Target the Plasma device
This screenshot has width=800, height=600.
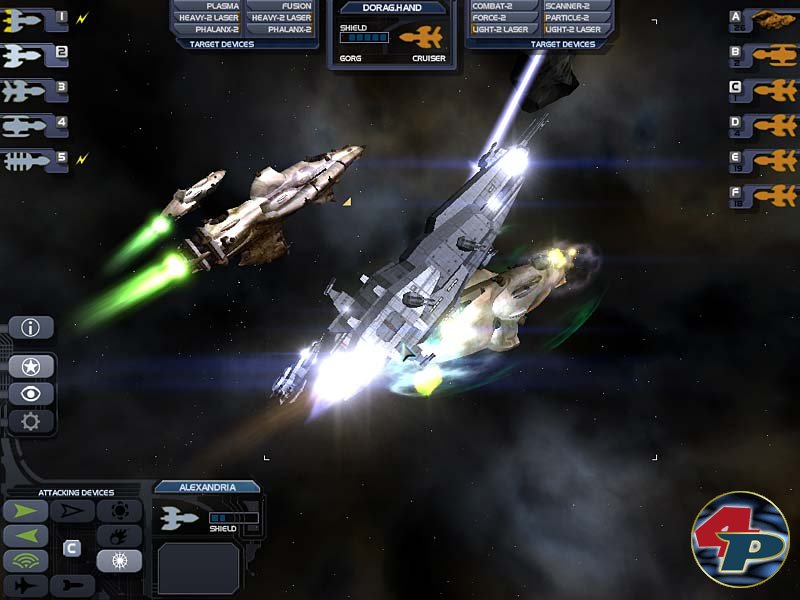click(x=208, y=6)
